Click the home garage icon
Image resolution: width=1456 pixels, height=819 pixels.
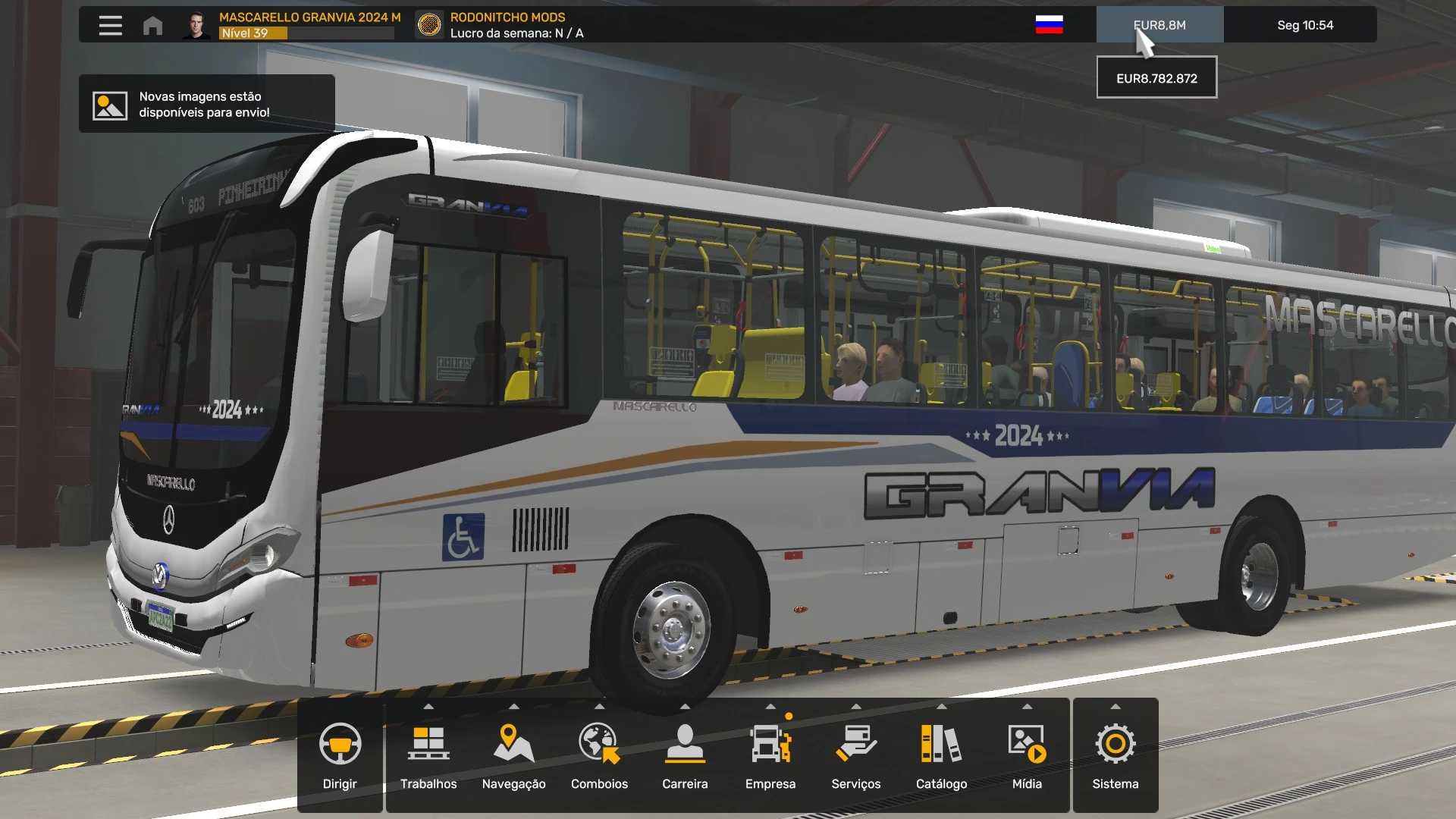click(x=152, y=25)
